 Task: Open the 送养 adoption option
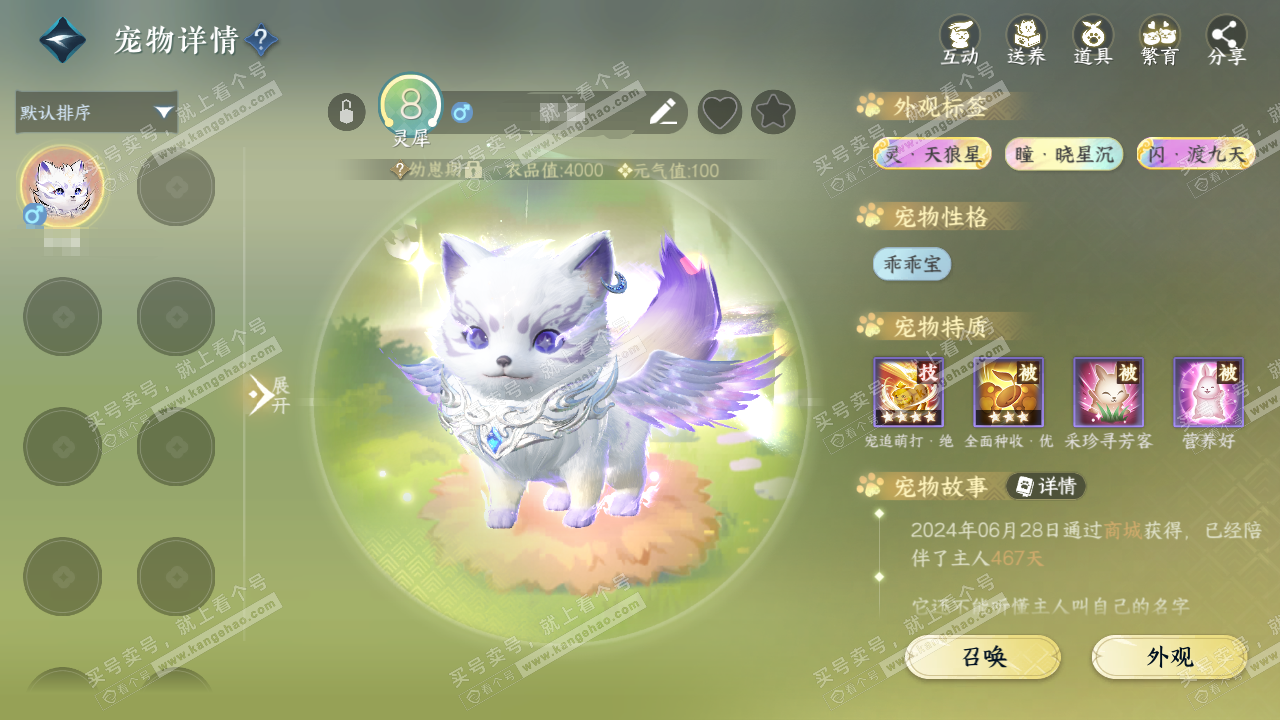pyautogui.click(x=1026, y=40)
